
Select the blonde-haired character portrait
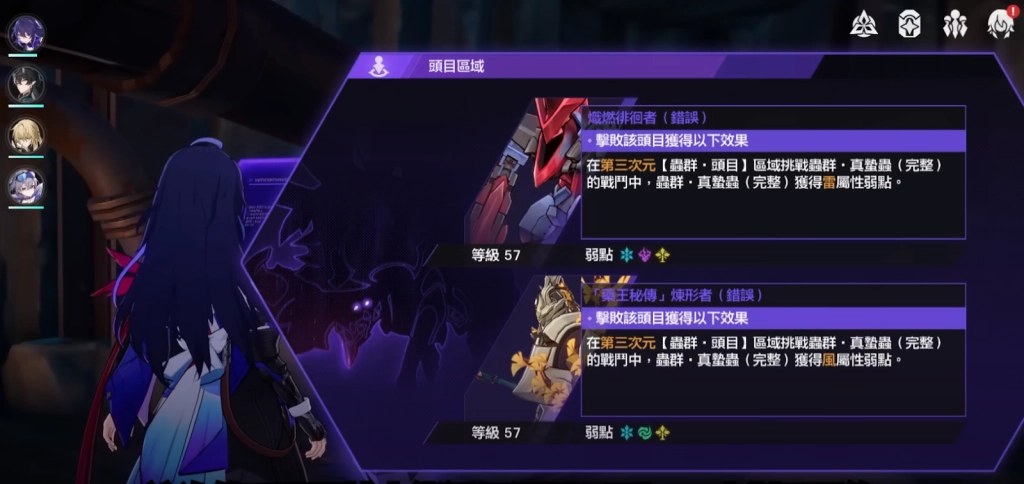[x=25, y=135]
